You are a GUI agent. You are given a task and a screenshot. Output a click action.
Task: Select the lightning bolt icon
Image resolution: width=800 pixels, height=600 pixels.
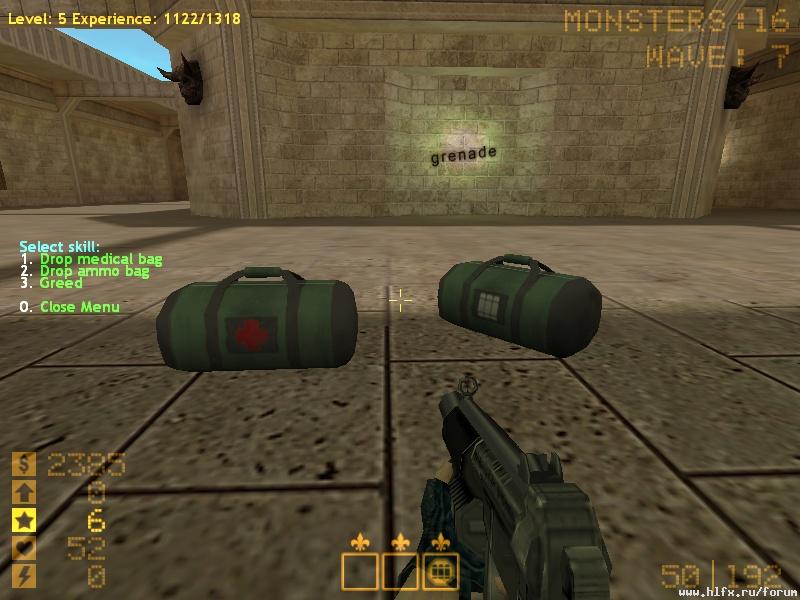pyautogui.click(x=23, y=576)
